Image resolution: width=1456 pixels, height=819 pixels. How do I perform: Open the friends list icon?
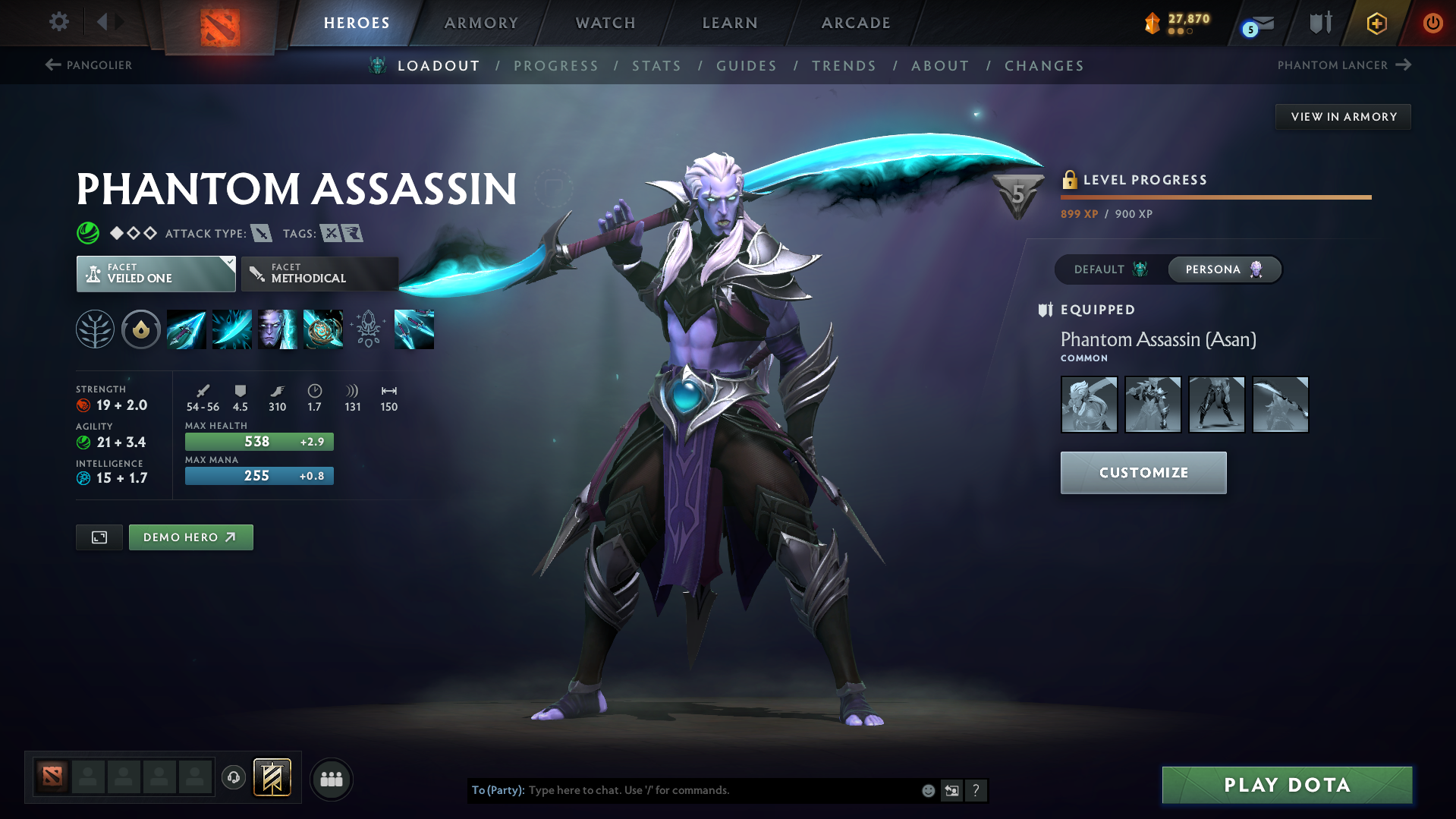(332, 779)
